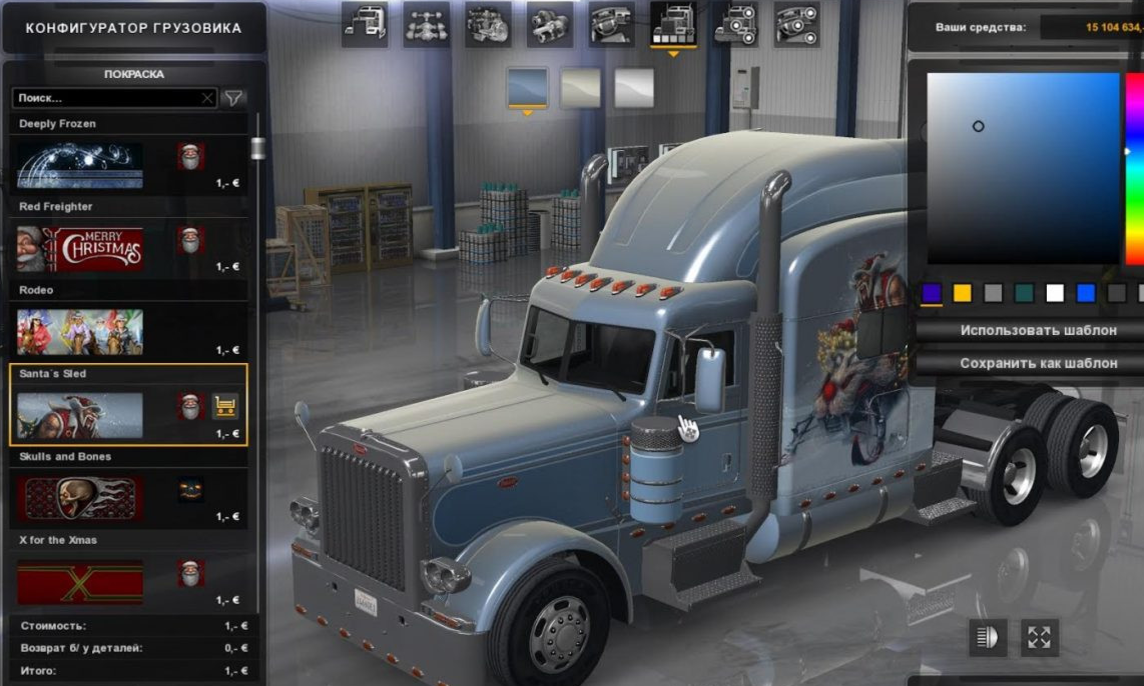This screenshot has height=686, width=1144.
Task: Toggle the truck headlights preview button
Action: tap(988, 638)
